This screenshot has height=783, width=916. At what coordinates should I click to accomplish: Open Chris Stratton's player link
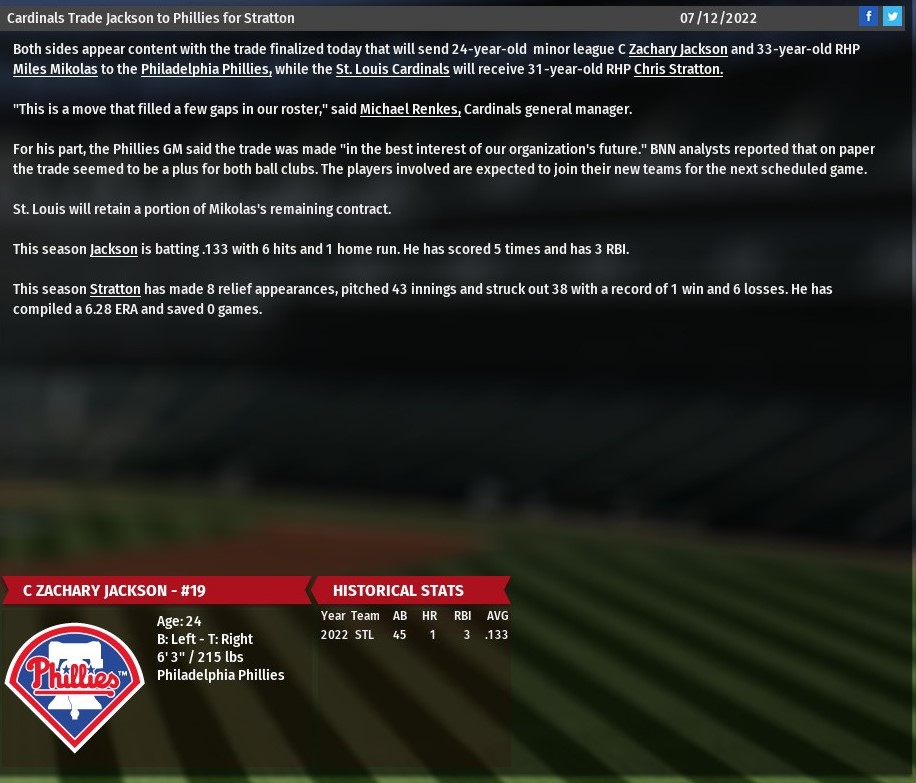[678, 69]
